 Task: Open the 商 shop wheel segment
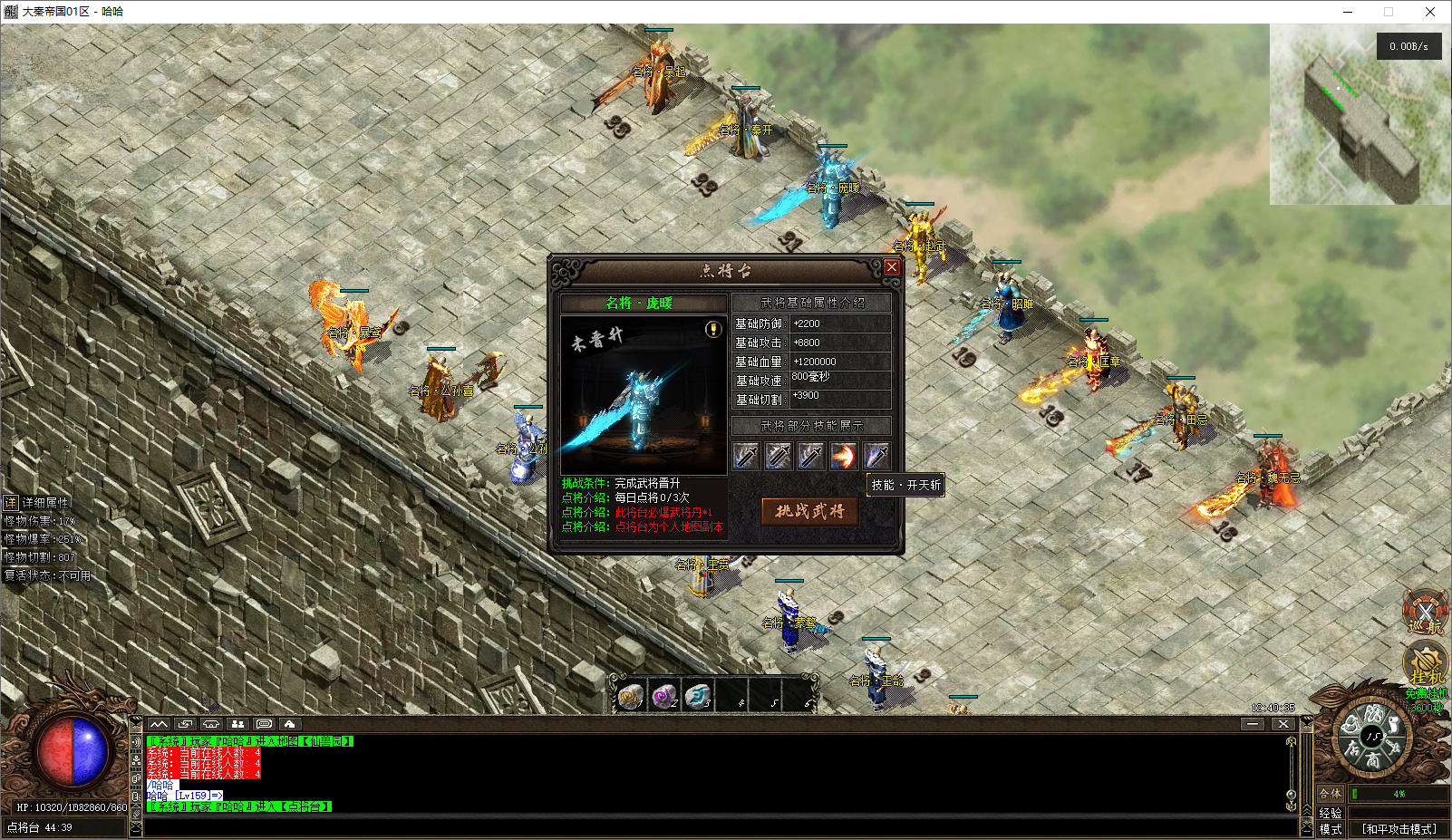pos(1374,761)
